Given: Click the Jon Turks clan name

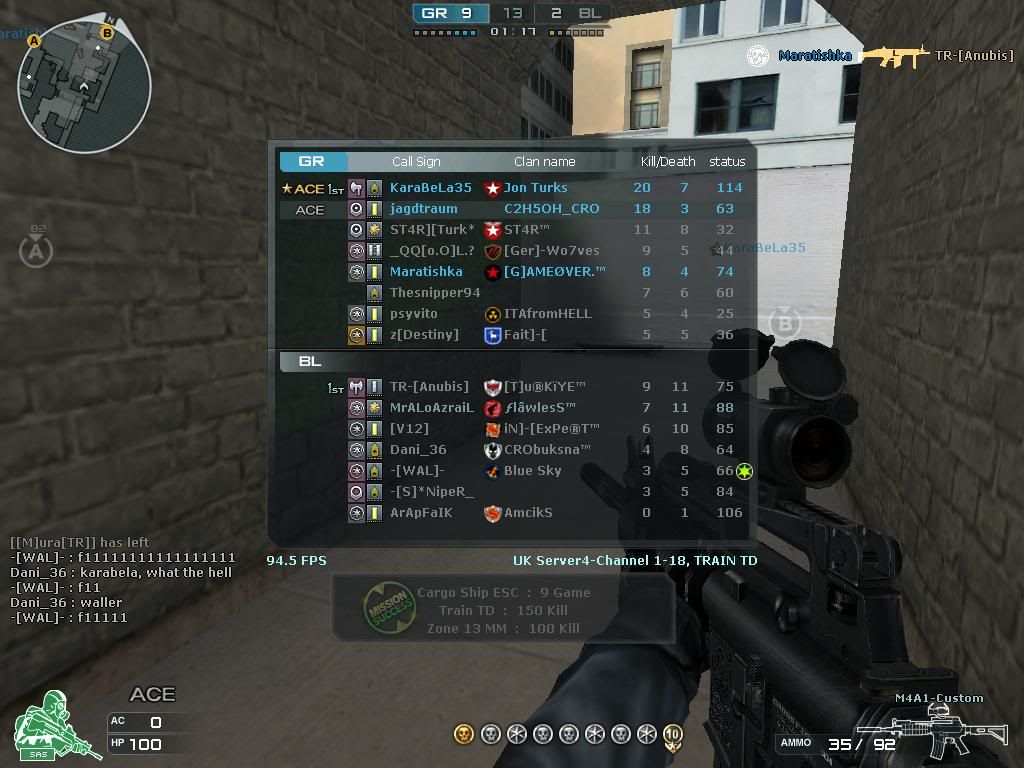Looking at the screenshot, I should click(535, 188).
